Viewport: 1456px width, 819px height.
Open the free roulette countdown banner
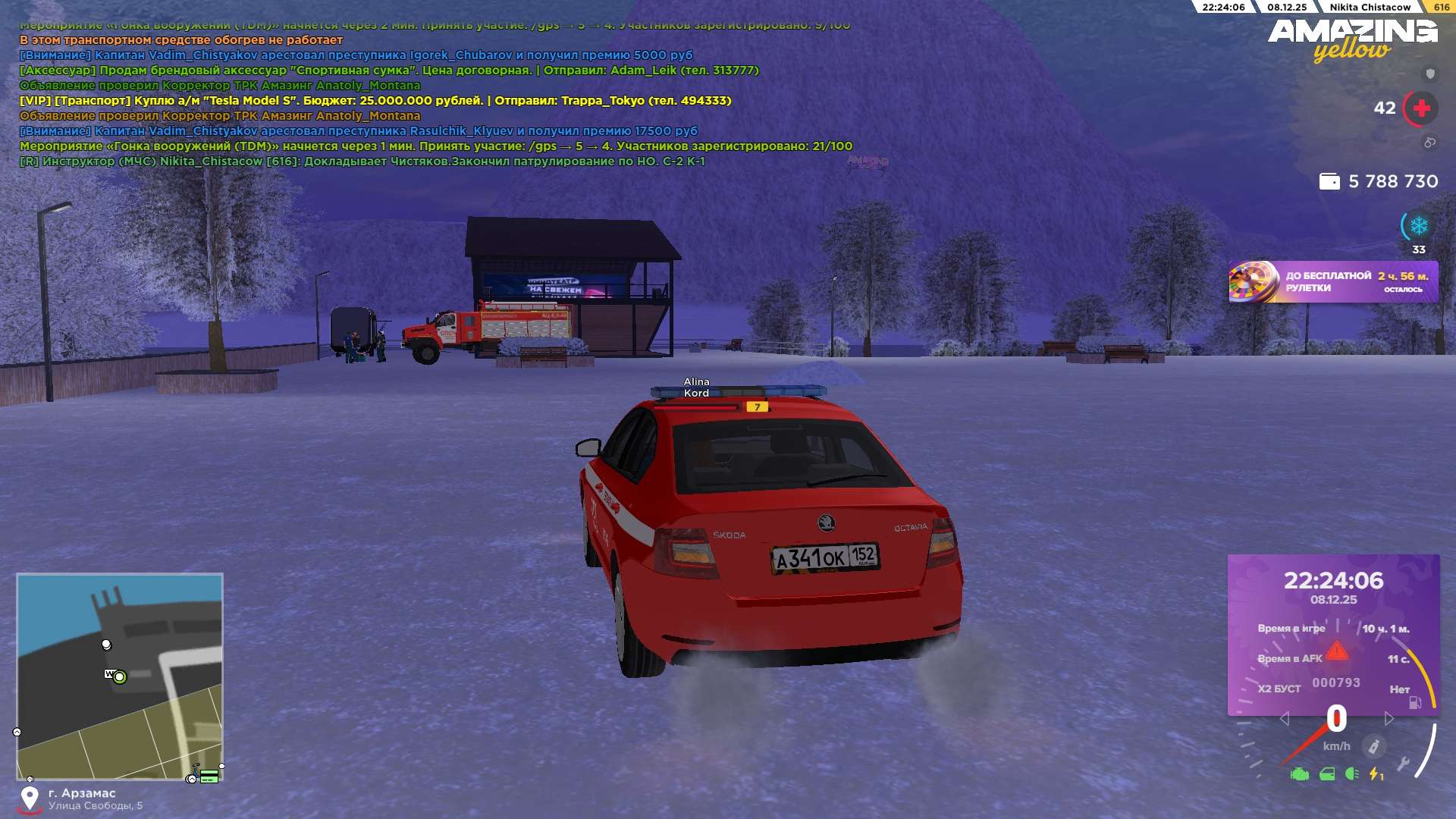(x=1332, y=282)
